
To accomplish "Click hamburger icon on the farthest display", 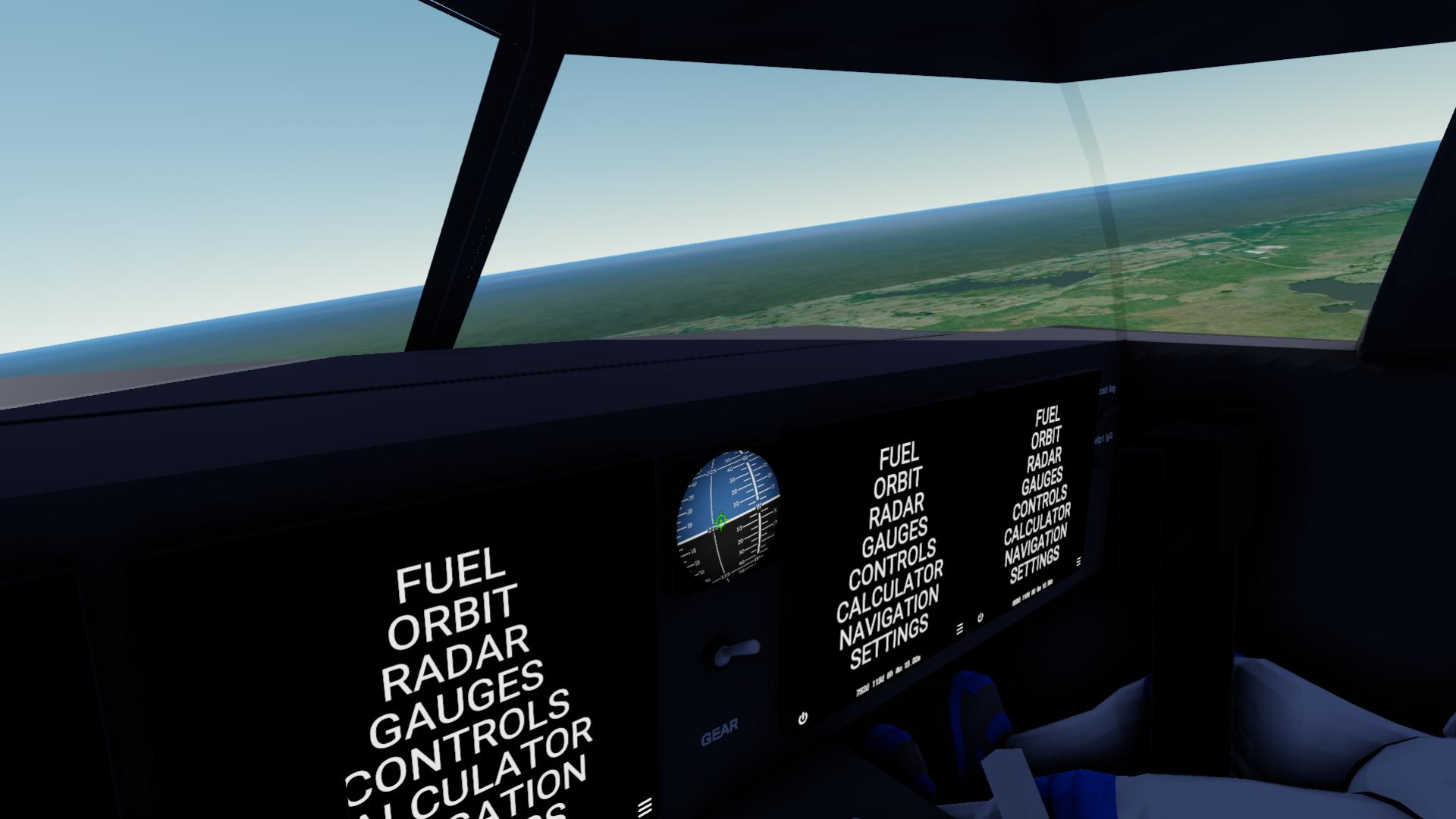I will pyautogui.click(x=1078, y=562).
